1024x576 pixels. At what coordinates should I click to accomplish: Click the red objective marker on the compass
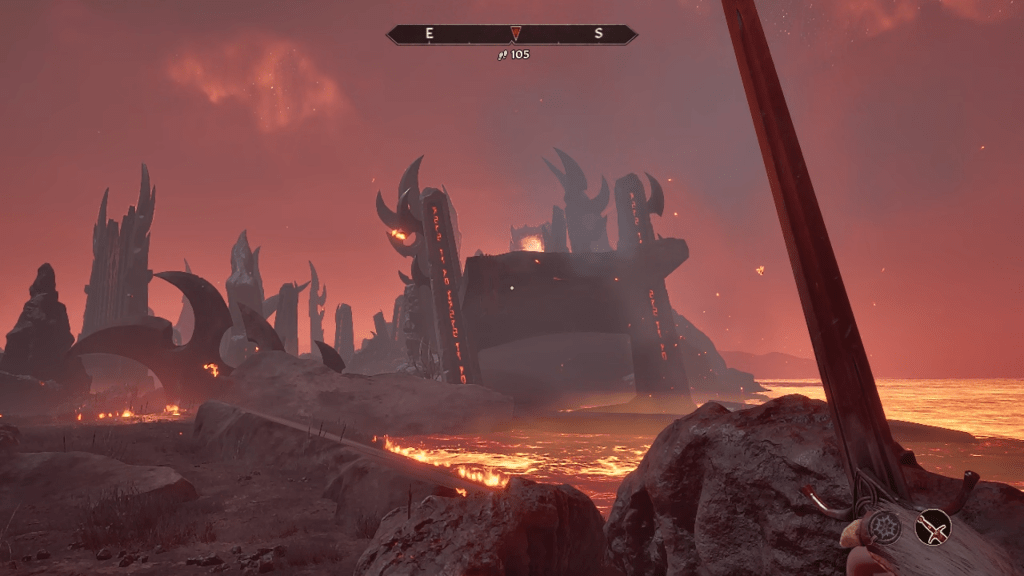click(x=515, y=33)
